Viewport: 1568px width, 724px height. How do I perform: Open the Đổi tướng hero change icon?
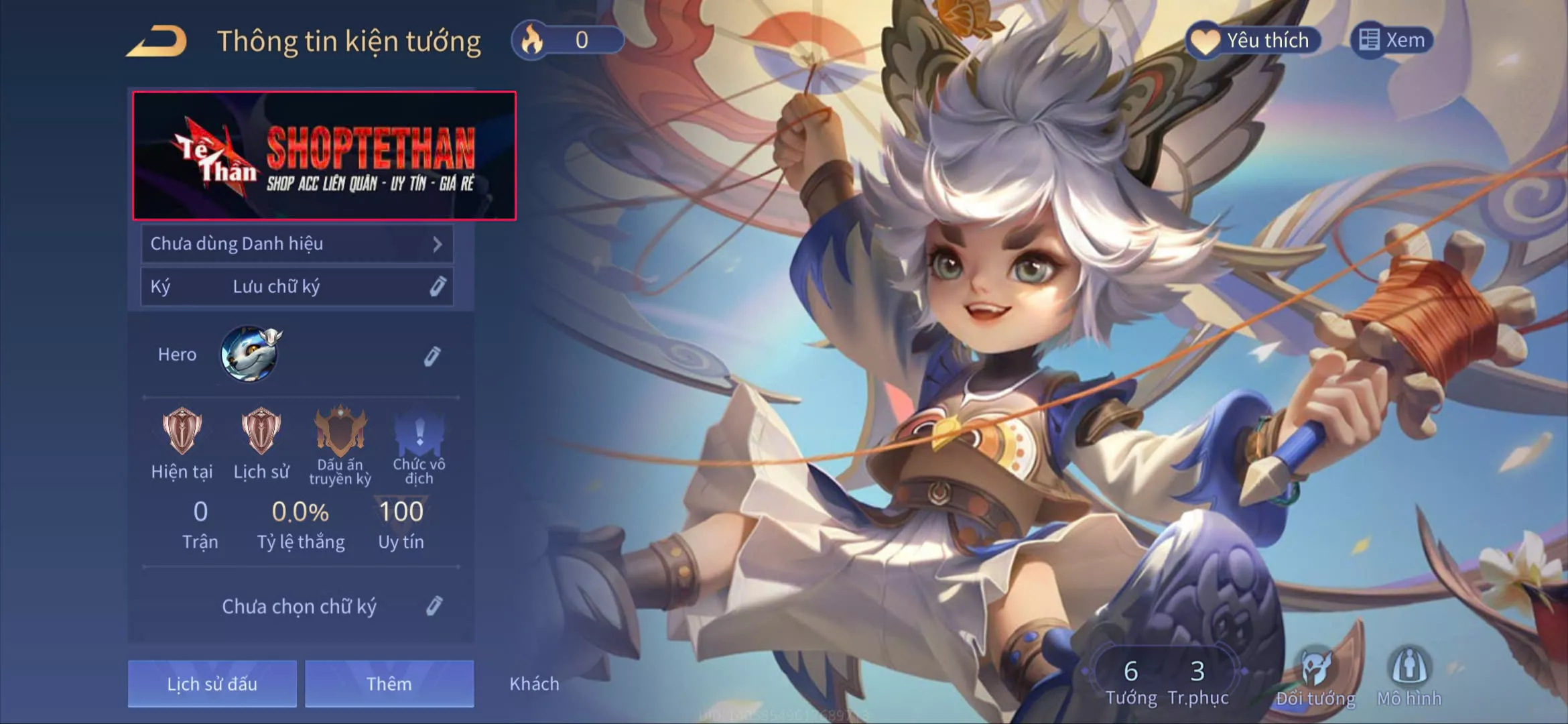point(1315,676)
